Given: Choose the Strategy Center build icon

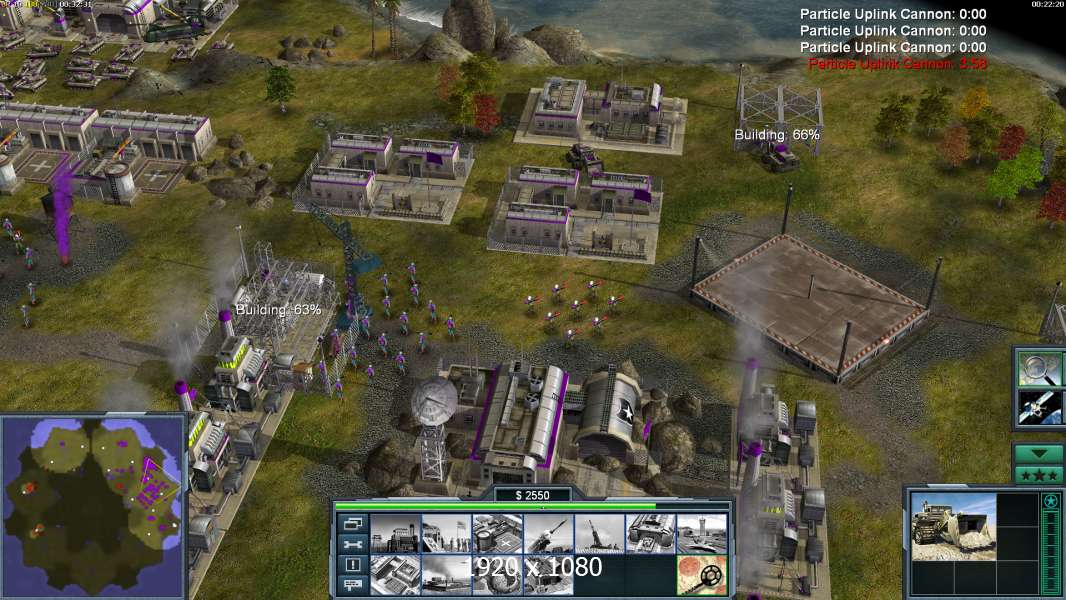Looking at the screenshot, I should coord(394,575).
